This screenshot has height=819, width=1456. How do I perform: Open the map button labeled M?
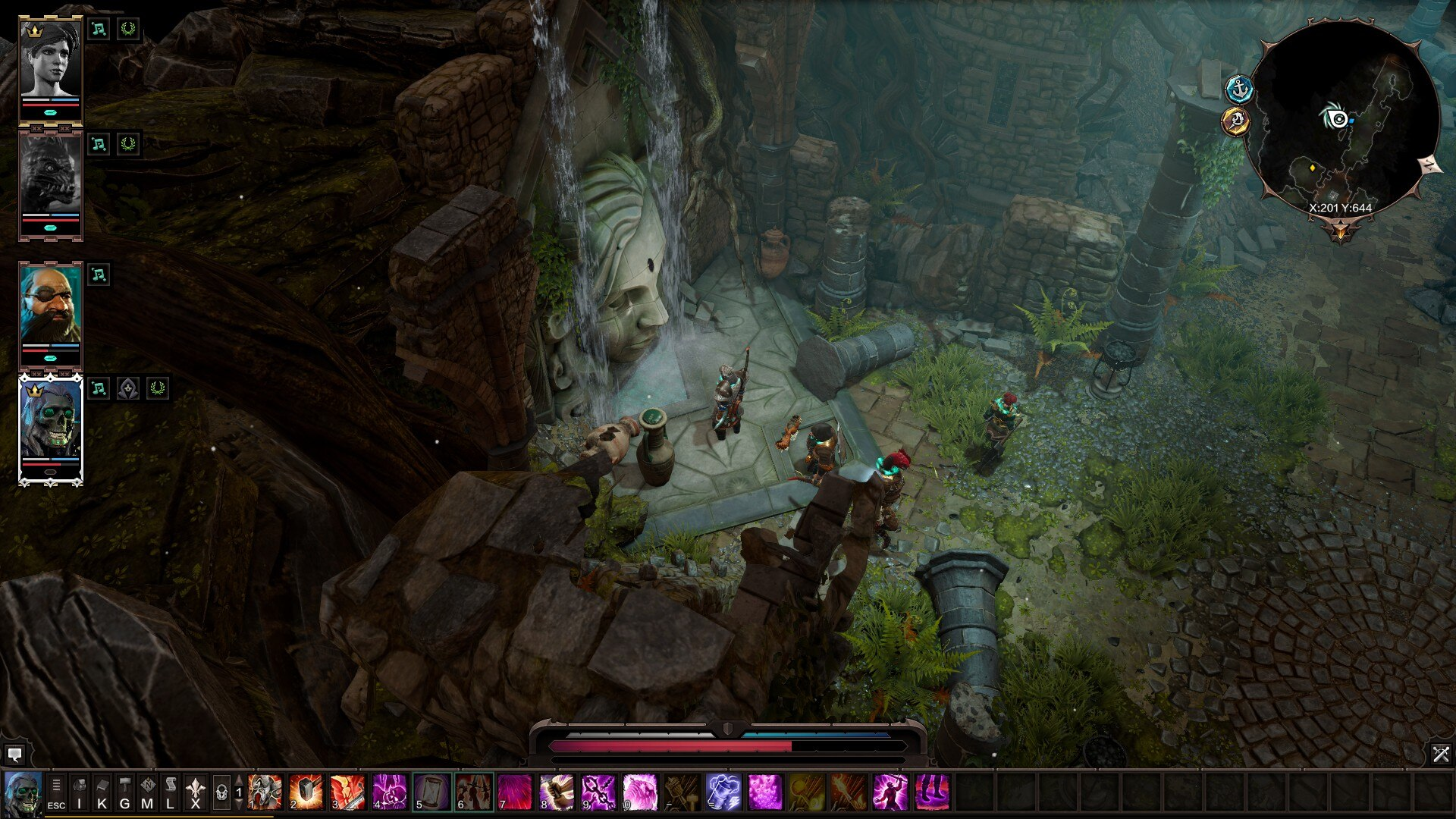(148, 792)
